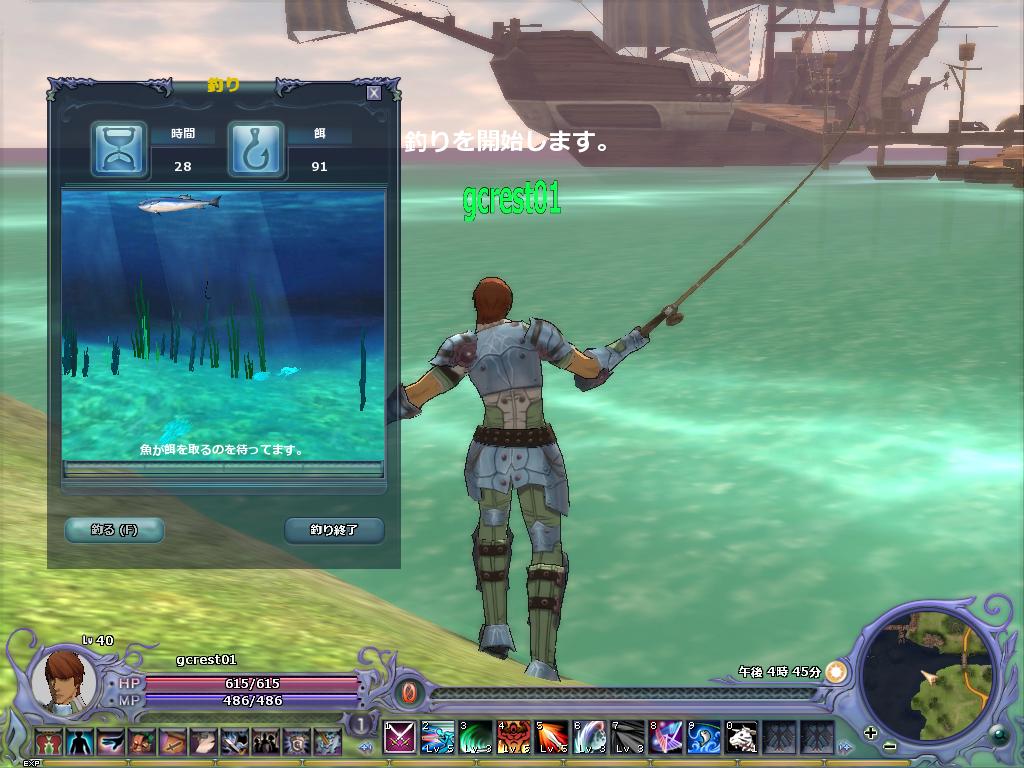Click the gcrest01 character portrait

pyautogui.click(x=64, y=680)
